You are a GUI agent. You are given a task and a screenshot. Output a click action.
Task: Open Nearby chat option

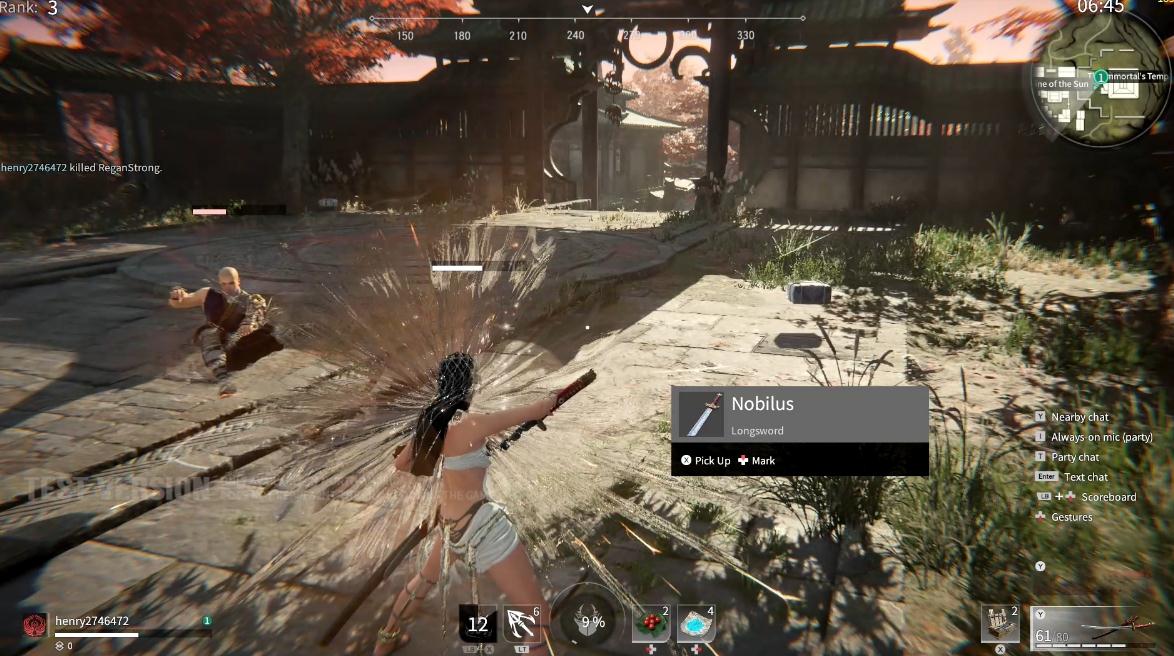1079,417
